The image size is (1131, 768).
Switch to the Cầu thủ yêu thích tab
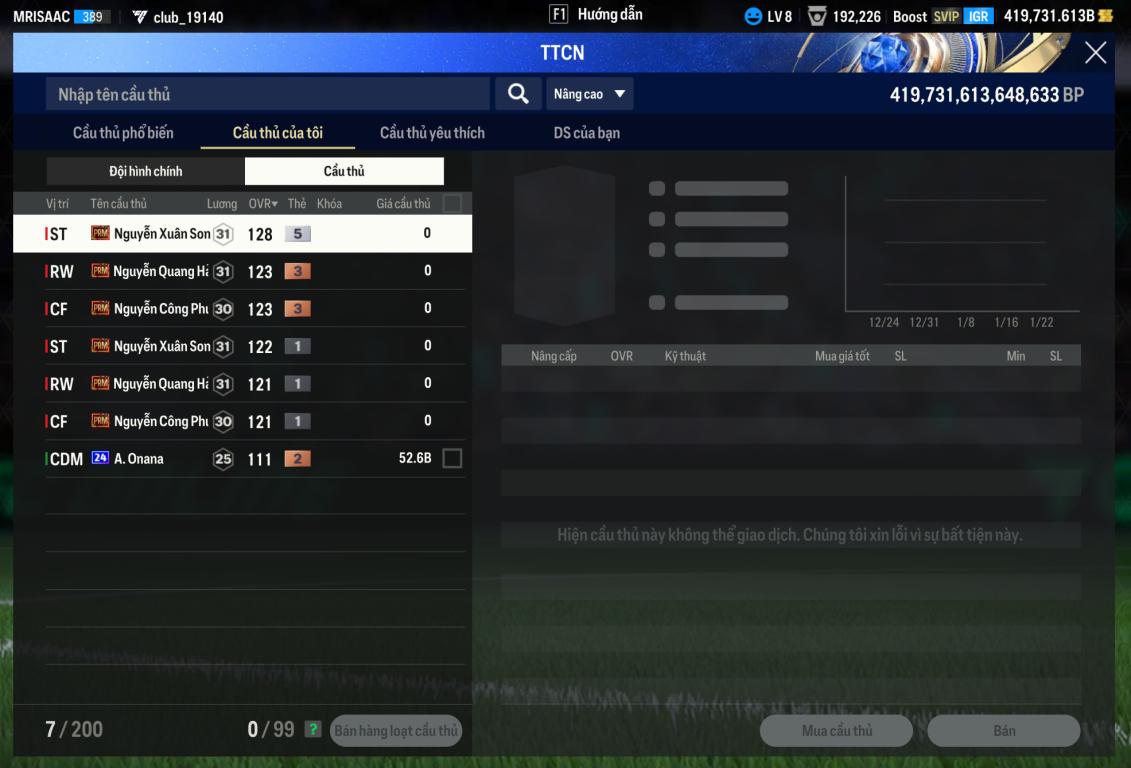click(432, 133)
